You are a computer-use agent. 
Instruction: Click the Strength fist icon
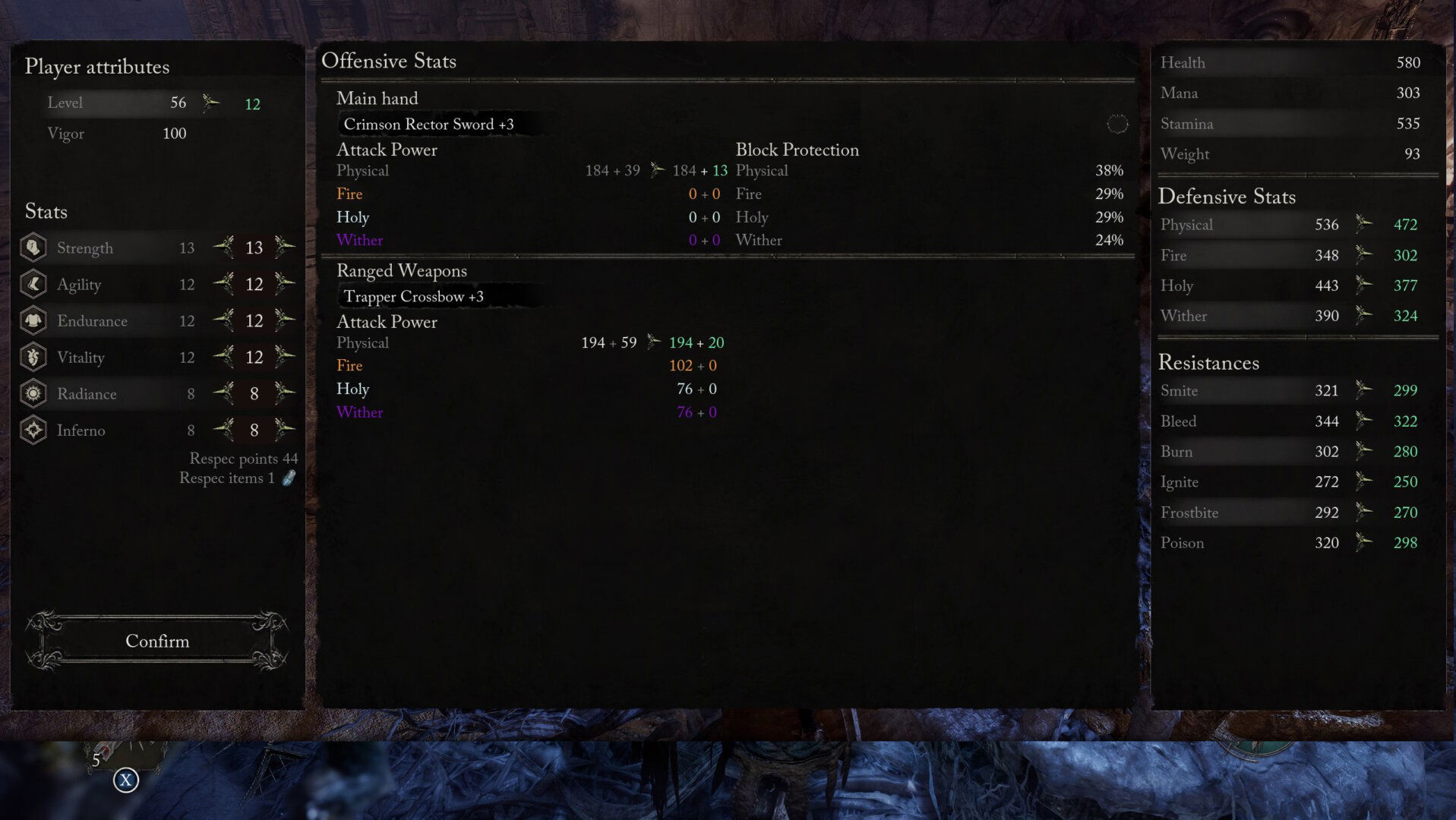[x=33, y=248]
